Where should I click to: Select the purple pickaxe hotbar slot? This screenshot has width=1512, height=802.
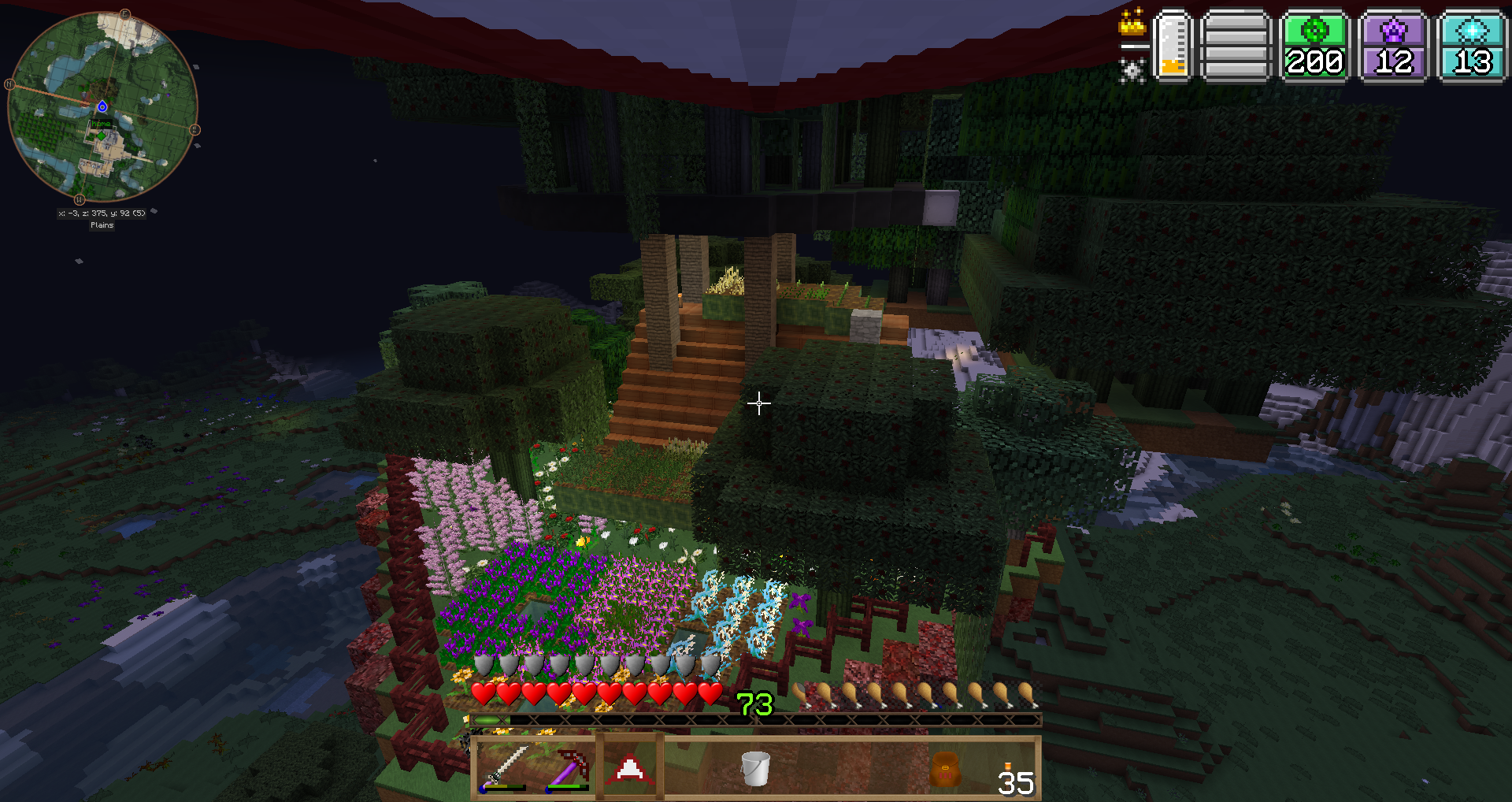coord(569,768)
